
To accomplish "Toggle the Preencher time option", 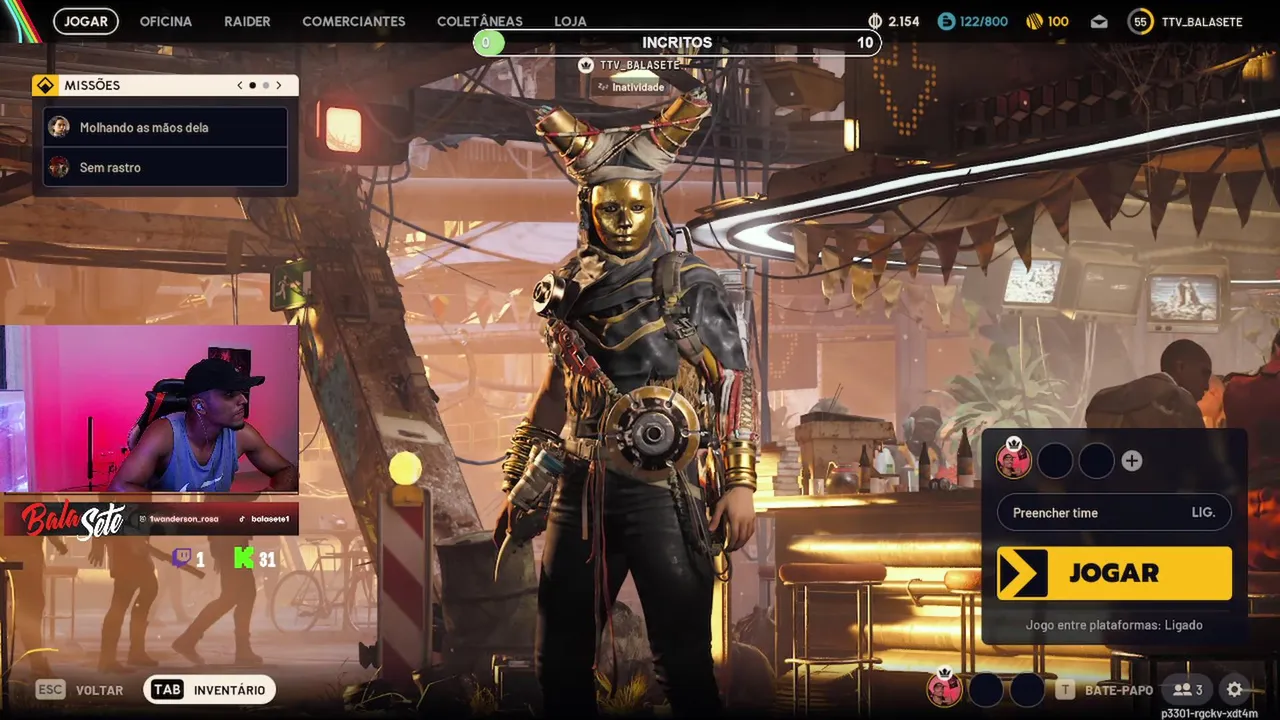I will click(1114, 512).
